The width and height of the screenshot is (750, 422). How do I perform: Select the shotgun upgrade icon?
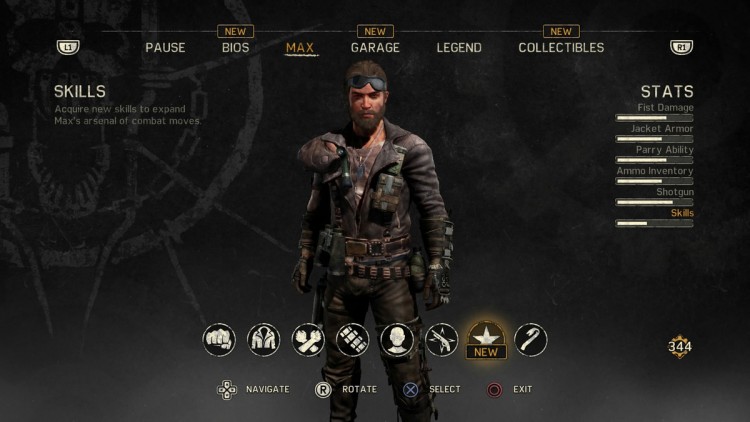click(441, 340)
